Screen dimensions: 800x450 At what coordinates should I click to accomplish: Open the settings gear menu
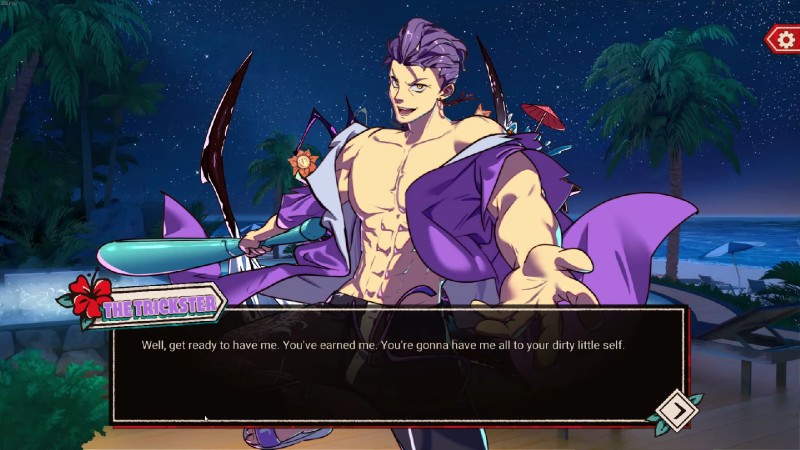pos(781,39)
